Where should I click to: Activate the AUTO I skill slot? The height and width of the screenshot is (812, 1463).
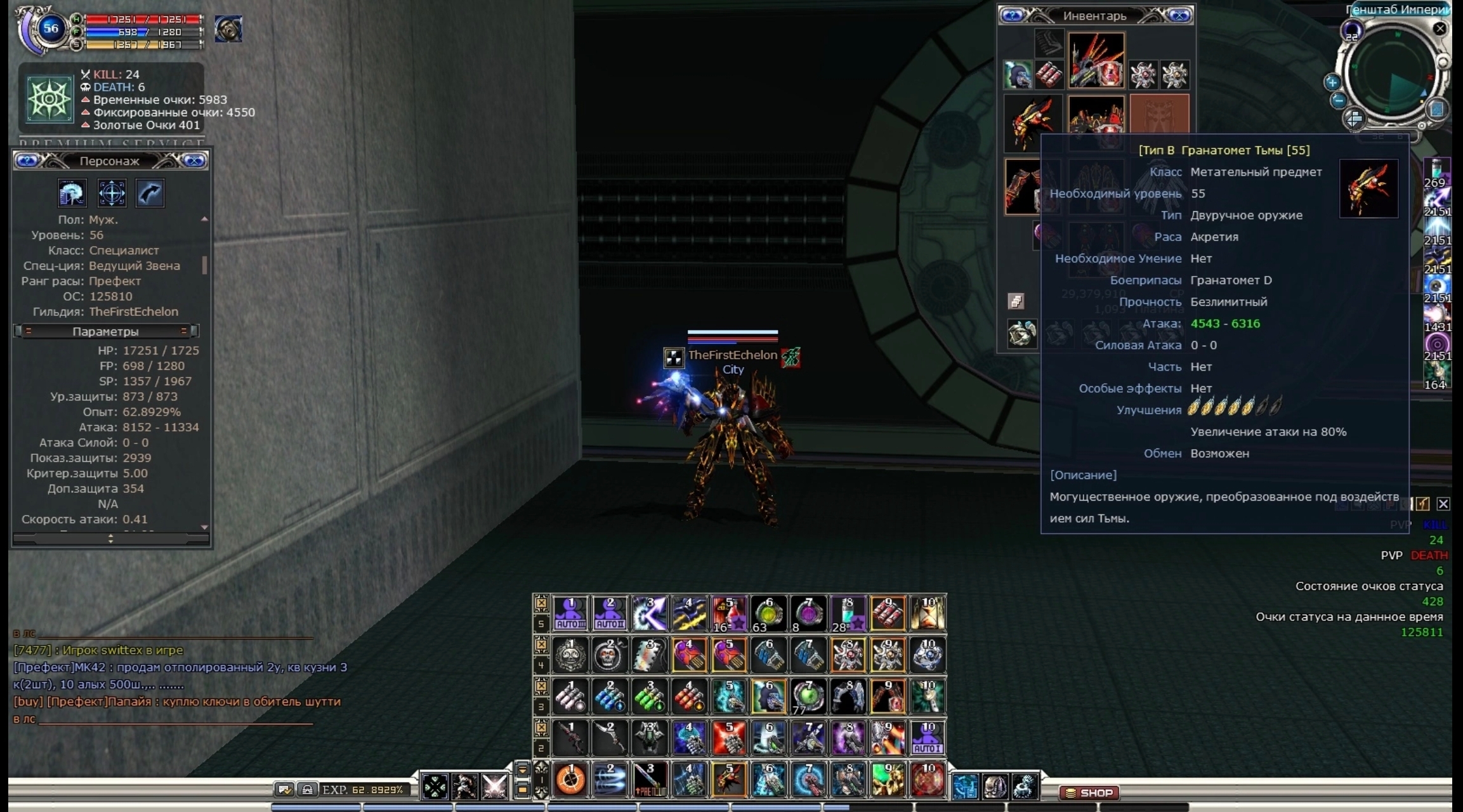[x=928, y=738]
